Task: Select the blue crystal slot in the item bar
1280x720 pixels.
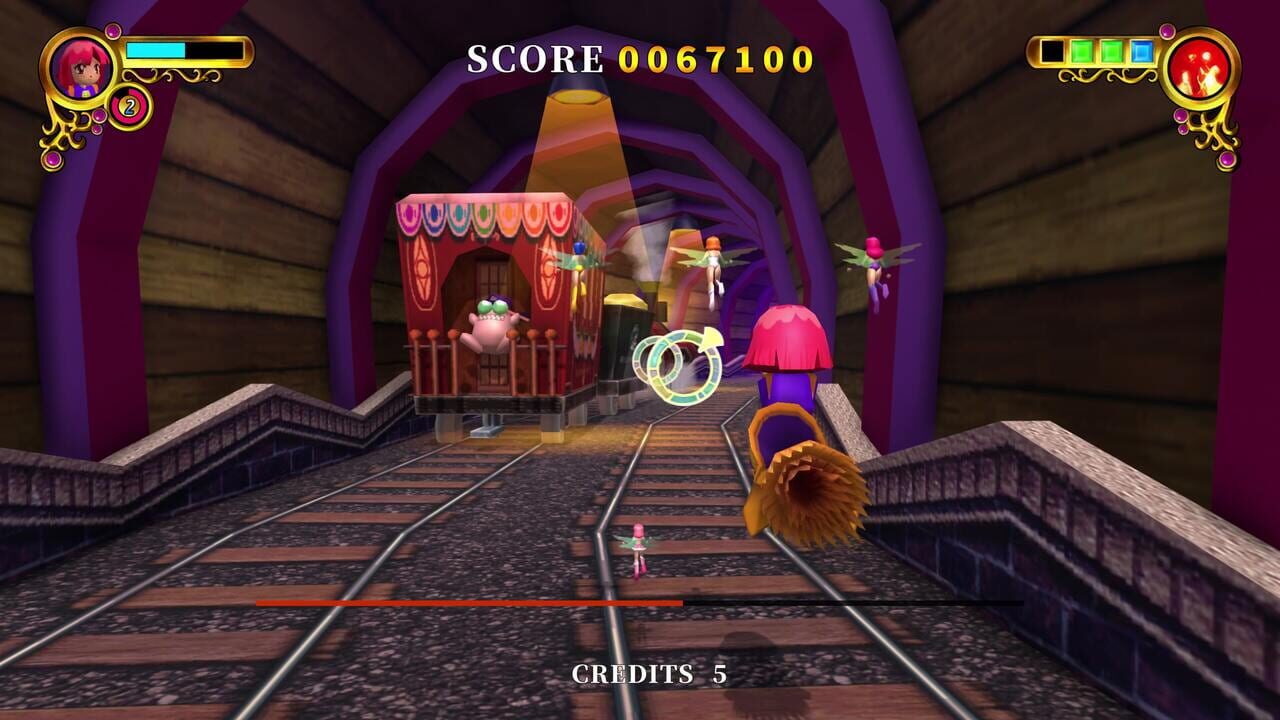Action: point(1141,51)
